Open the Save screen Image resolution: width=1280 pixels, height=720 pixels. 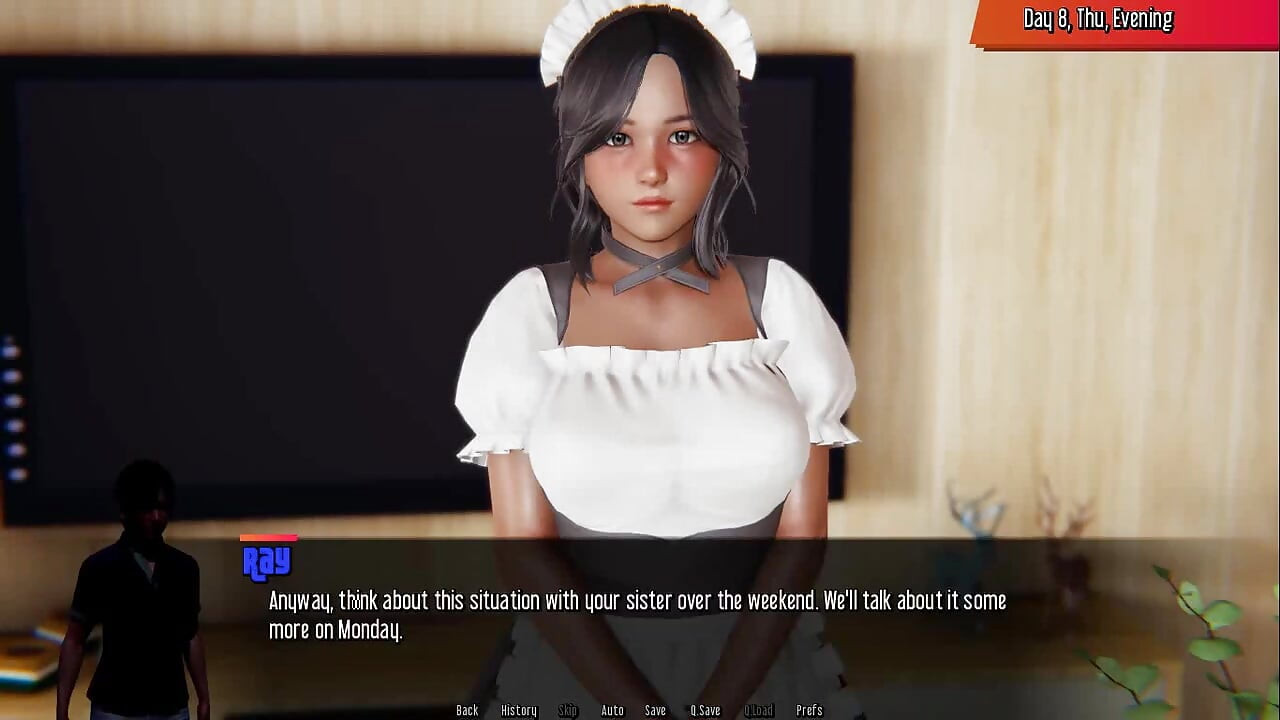click(x=655, y=710)
